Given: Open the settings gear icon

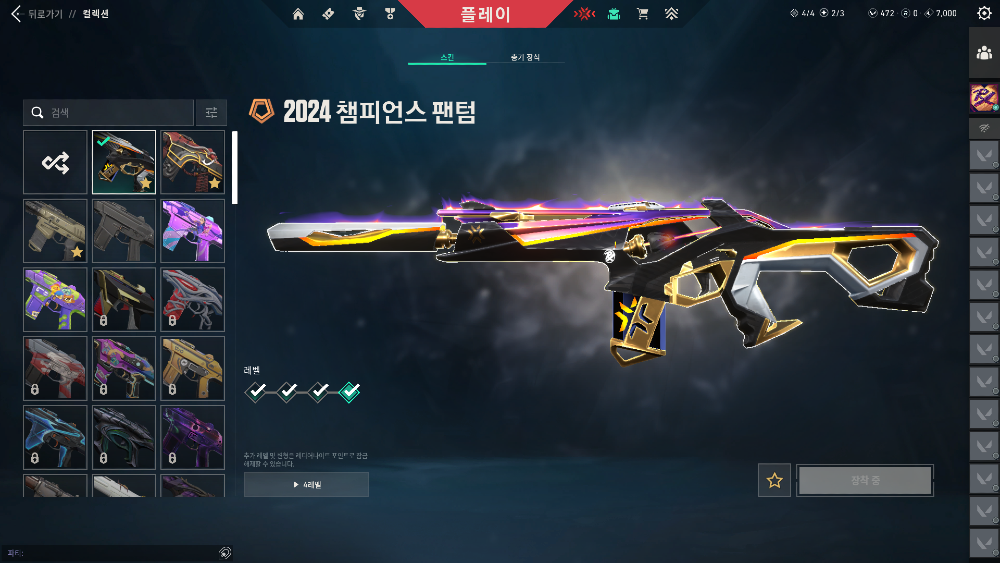Looking at the screenshot, I should [984, 13].
